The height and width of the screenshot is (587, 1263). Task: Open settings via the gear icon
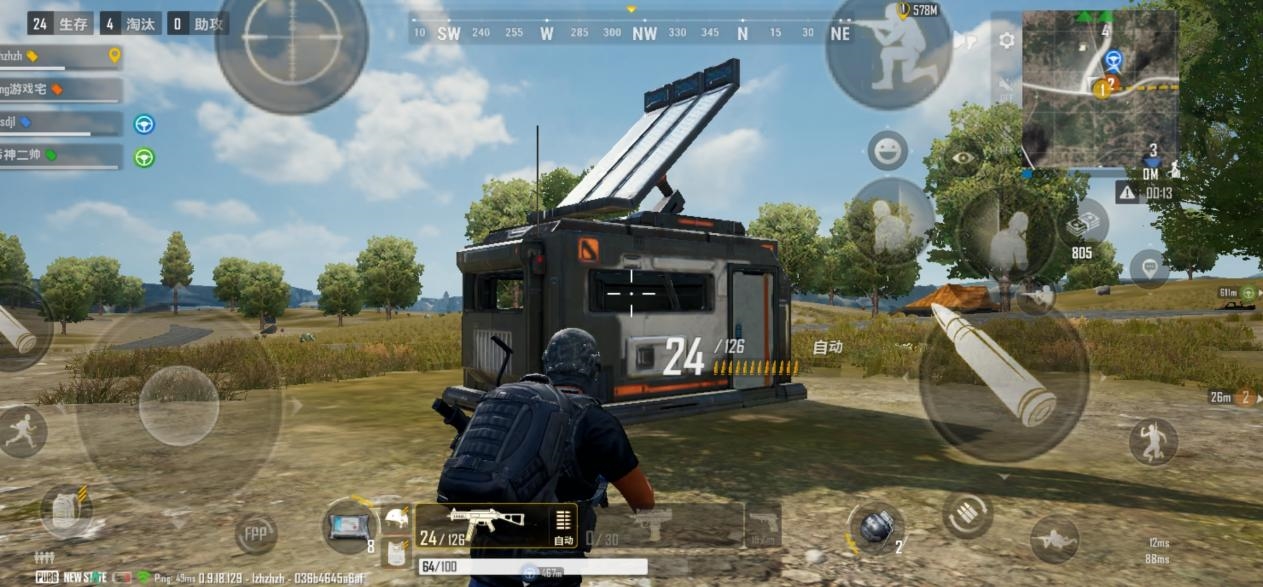[1006, 40]
